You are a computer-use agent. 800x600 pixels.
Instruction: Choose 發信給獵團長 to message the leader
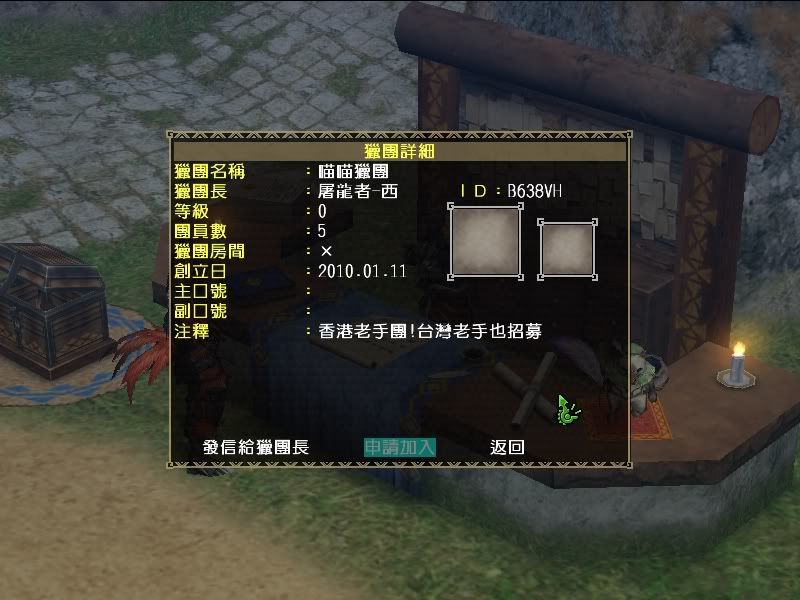coord(256,447)
